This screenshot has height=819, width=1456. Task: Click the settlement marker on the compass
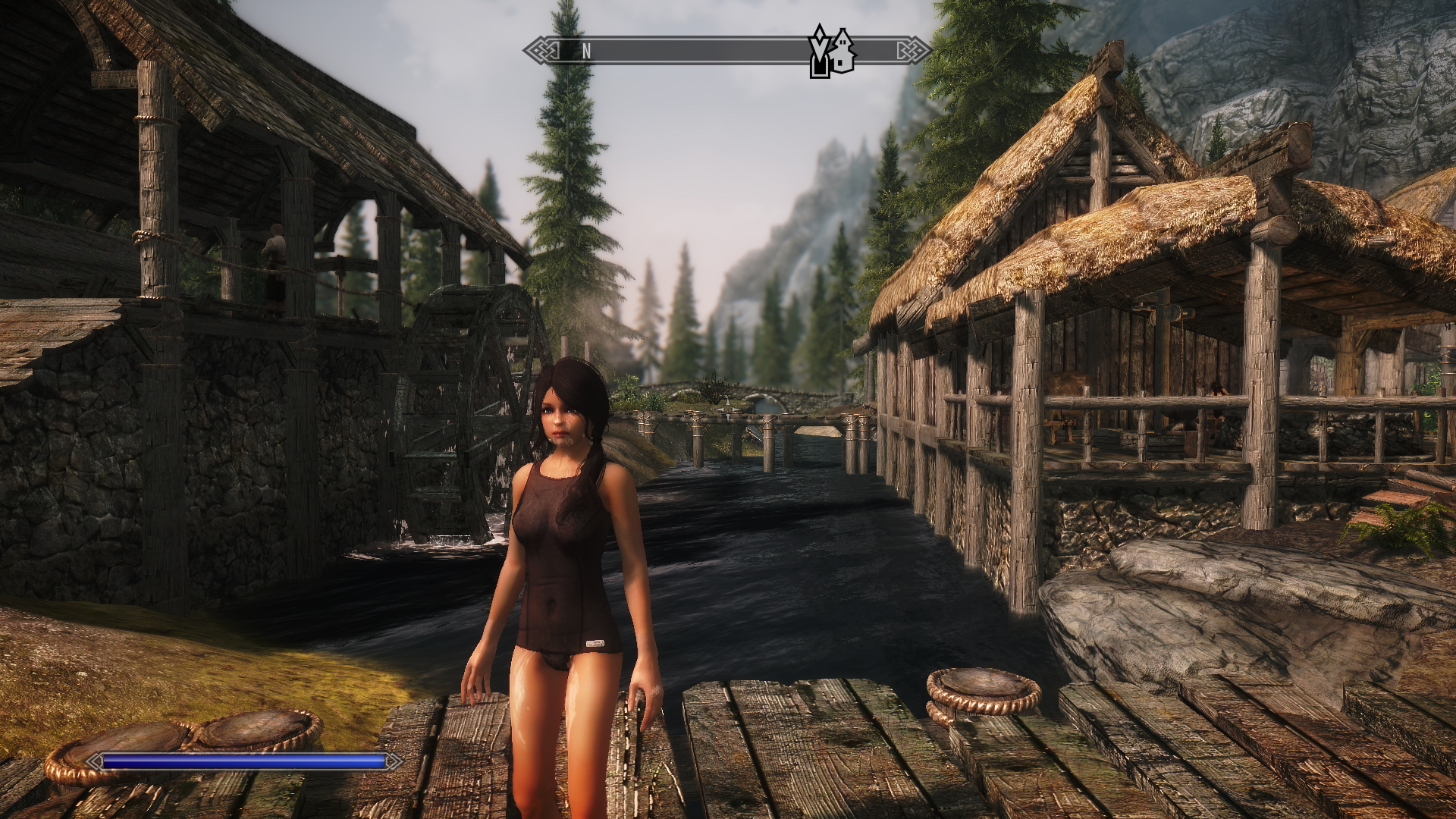[843, 52]
